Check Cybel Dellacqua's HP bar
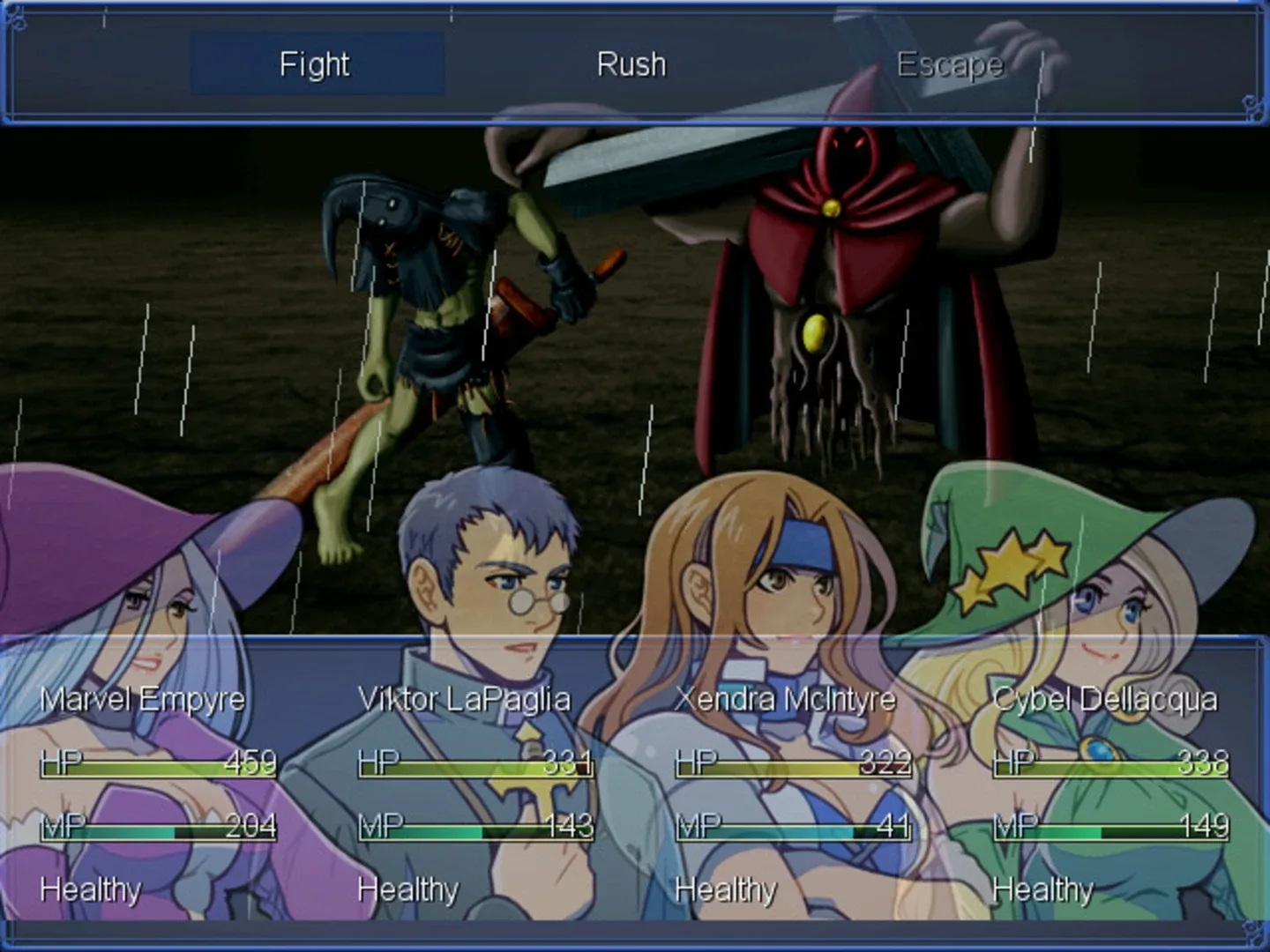1270x952 pixels. (1109, 765)
